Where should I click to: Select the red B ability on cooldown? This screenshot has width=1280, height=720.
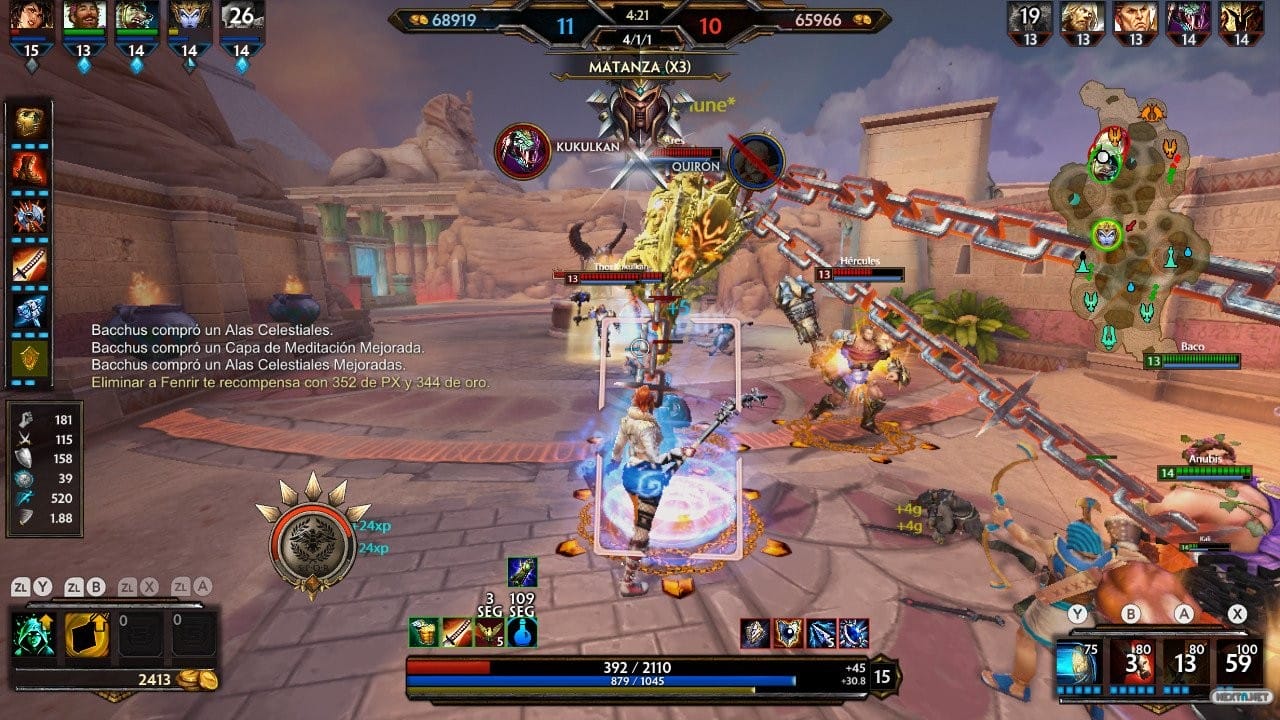tap(1131, 662)
